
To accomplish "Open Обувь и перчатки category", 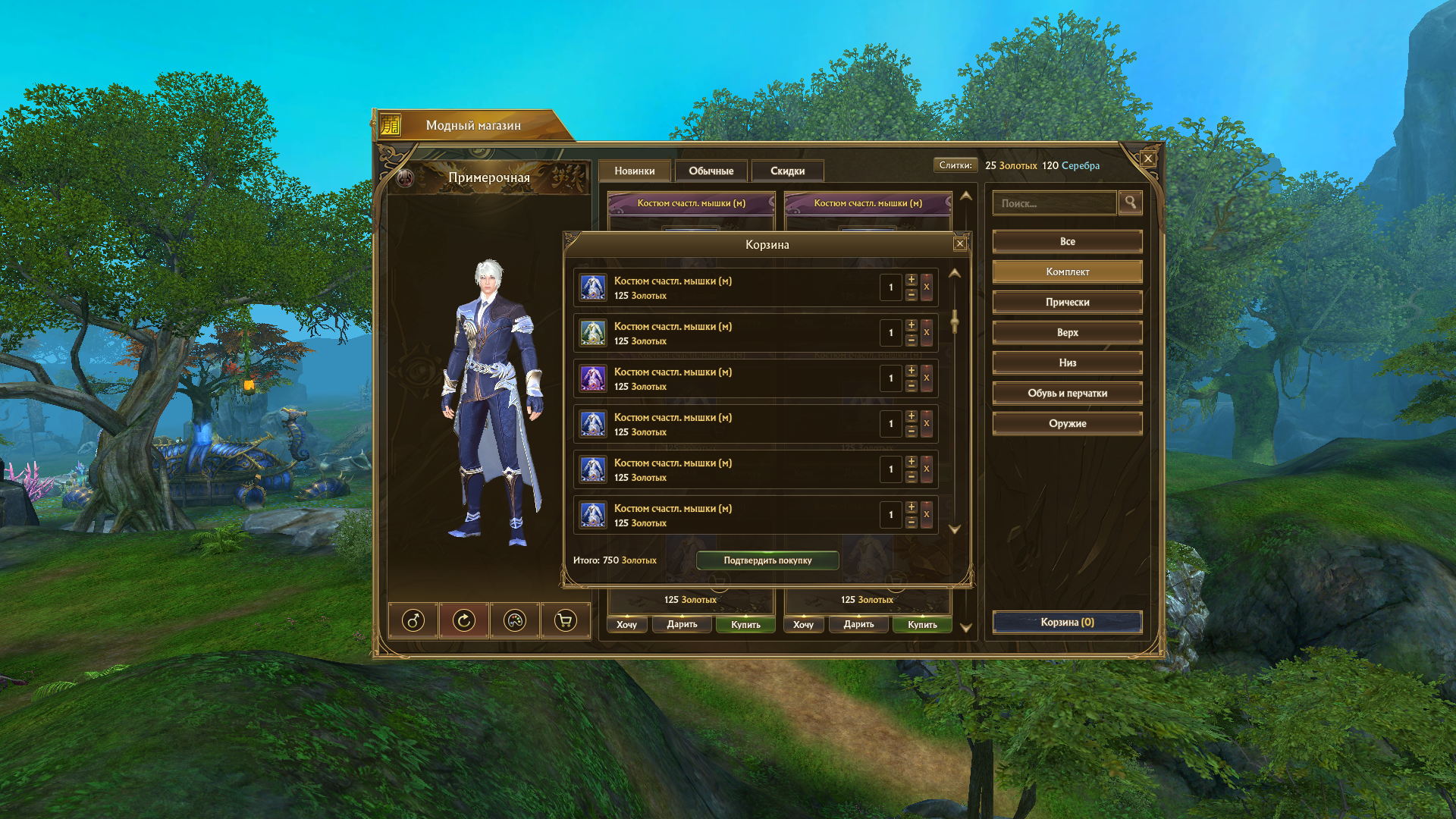I will [x=1067, y=393].
